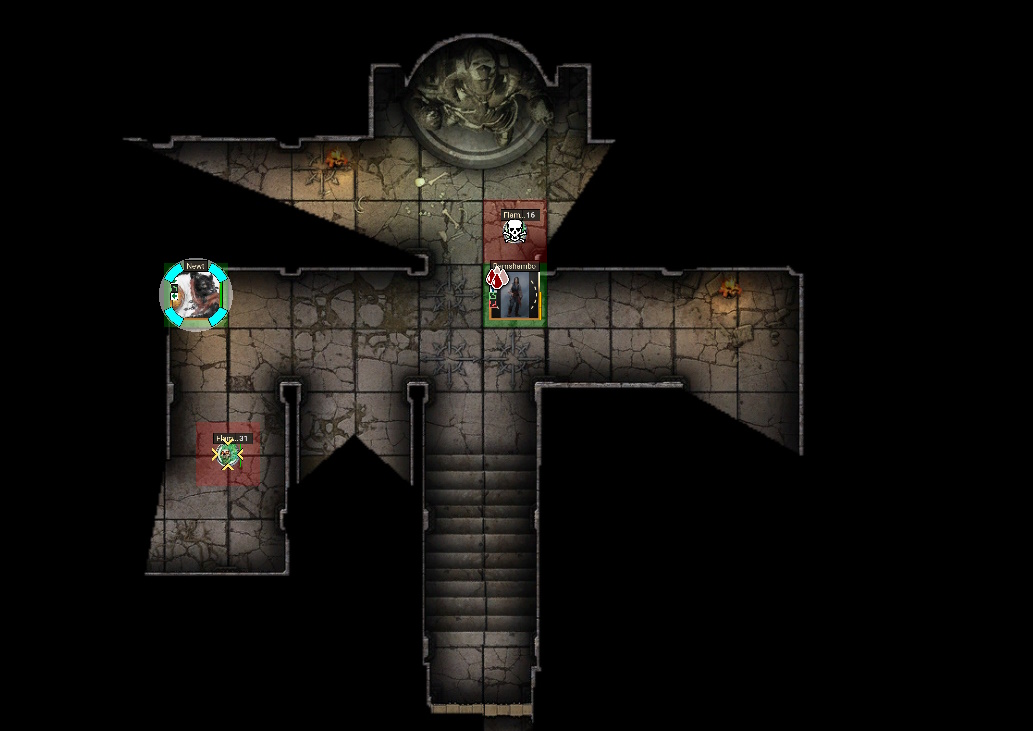Select the Newt token with cyan ring
Viewport: 1033px width, 731px height.
[x=196, y=294]
